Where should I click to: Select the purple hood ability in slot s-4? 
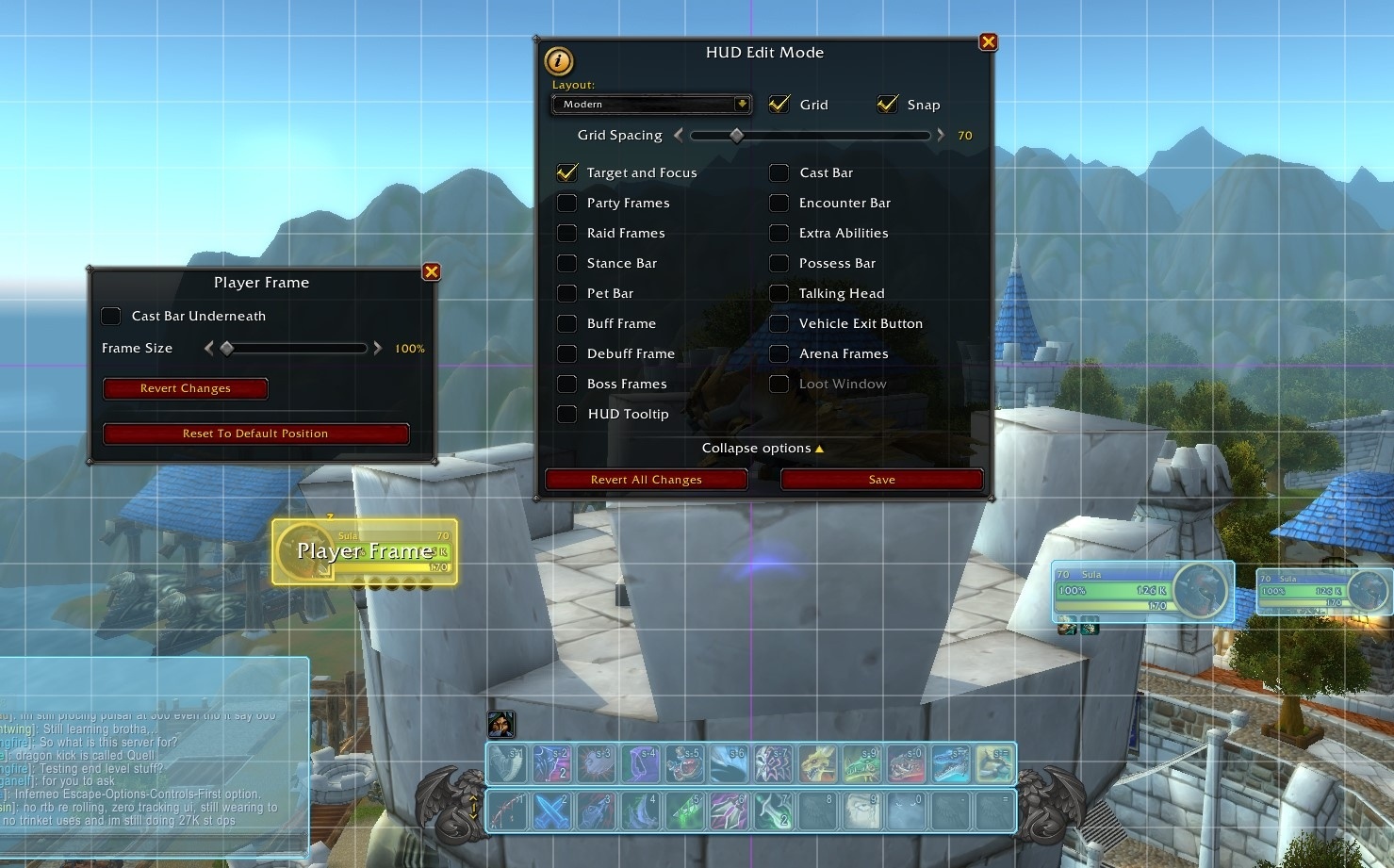click(x=641, y=762)
